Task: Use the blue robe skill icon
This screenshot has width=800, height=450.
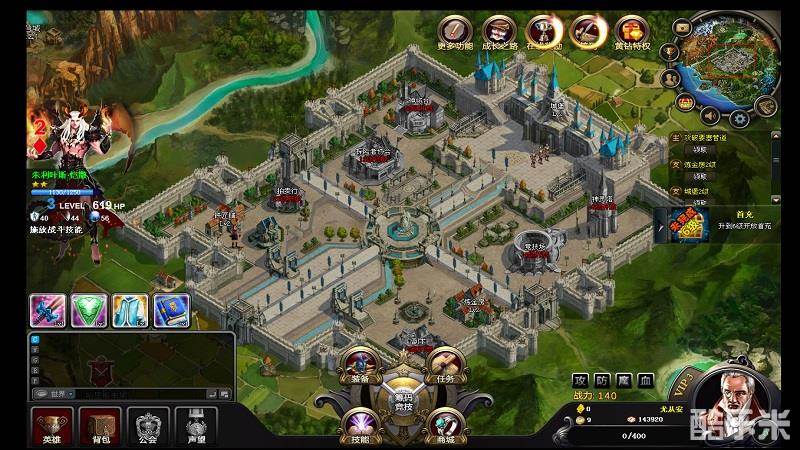Action: (x=128, y=310)
